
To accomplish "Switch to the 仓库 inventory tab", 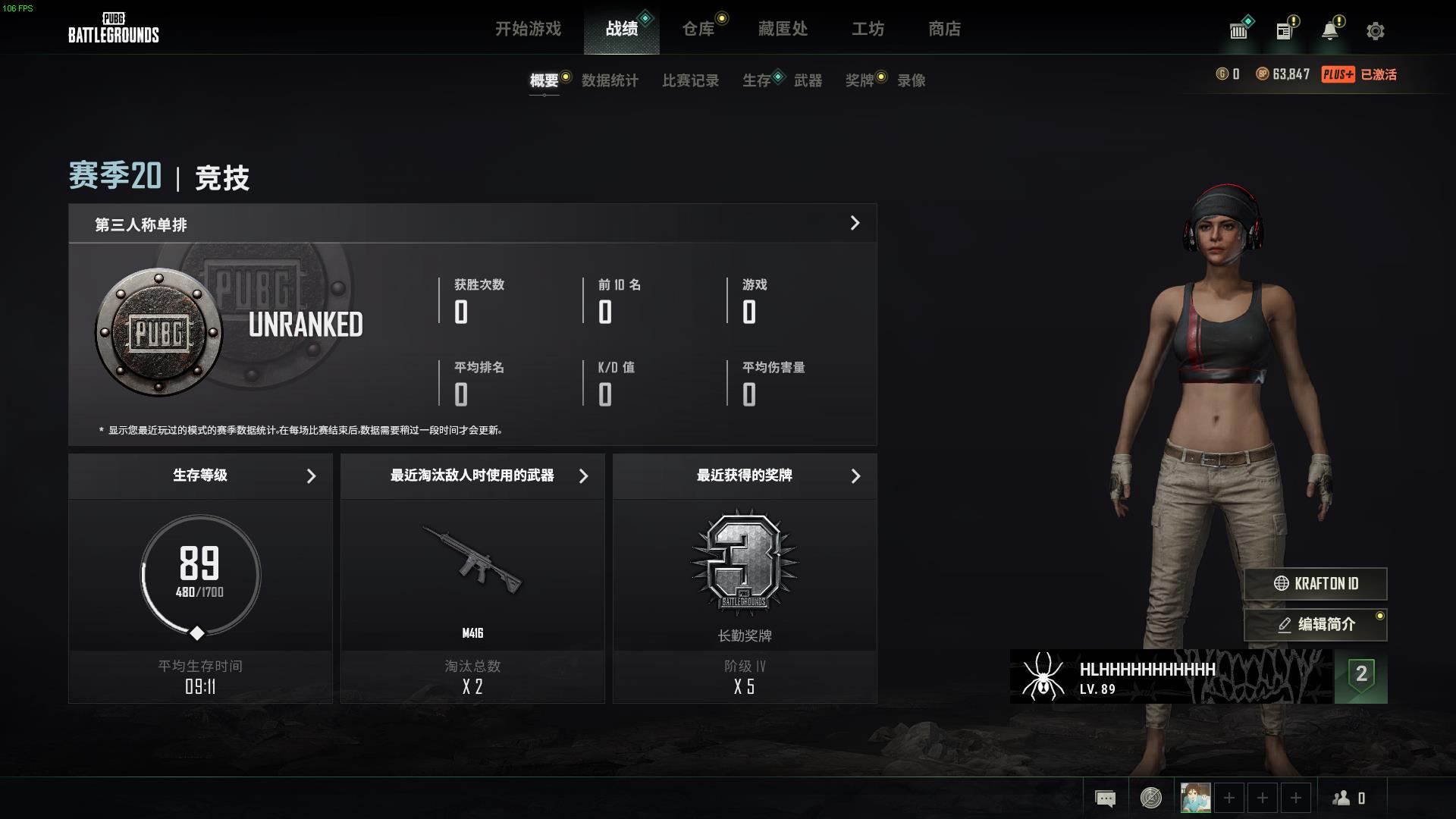I will coord(698,29).
